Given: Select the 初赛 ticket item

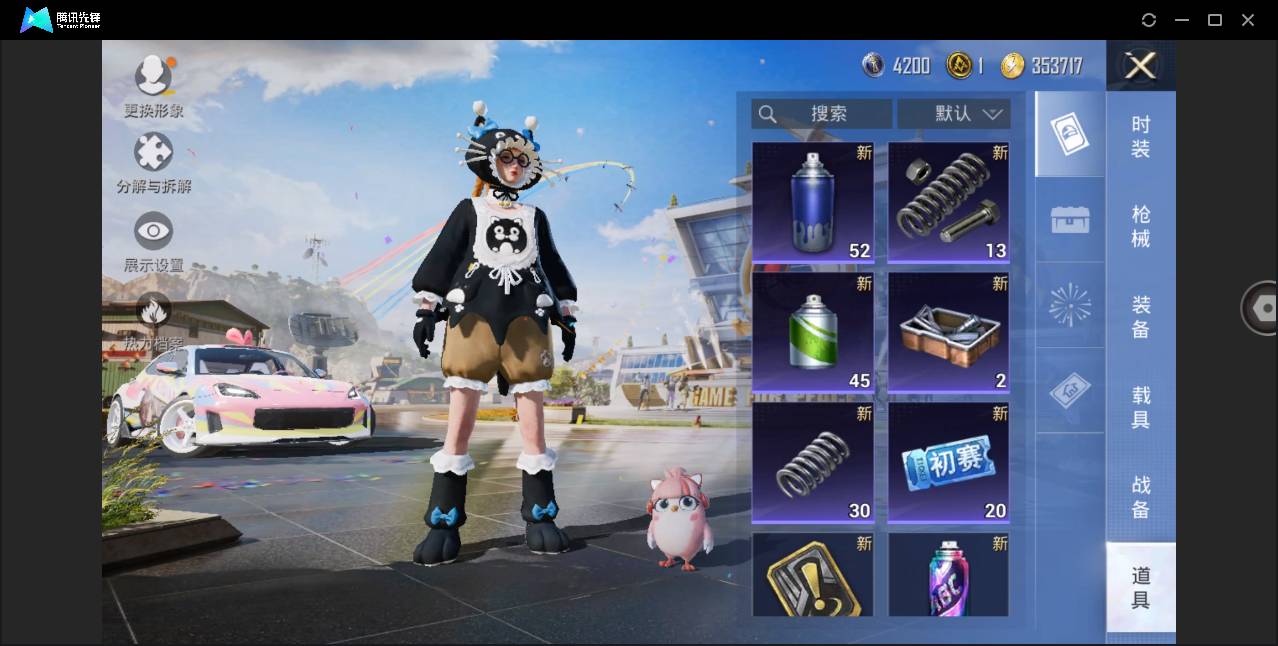Looking at the screenshot, I should 948,462.
